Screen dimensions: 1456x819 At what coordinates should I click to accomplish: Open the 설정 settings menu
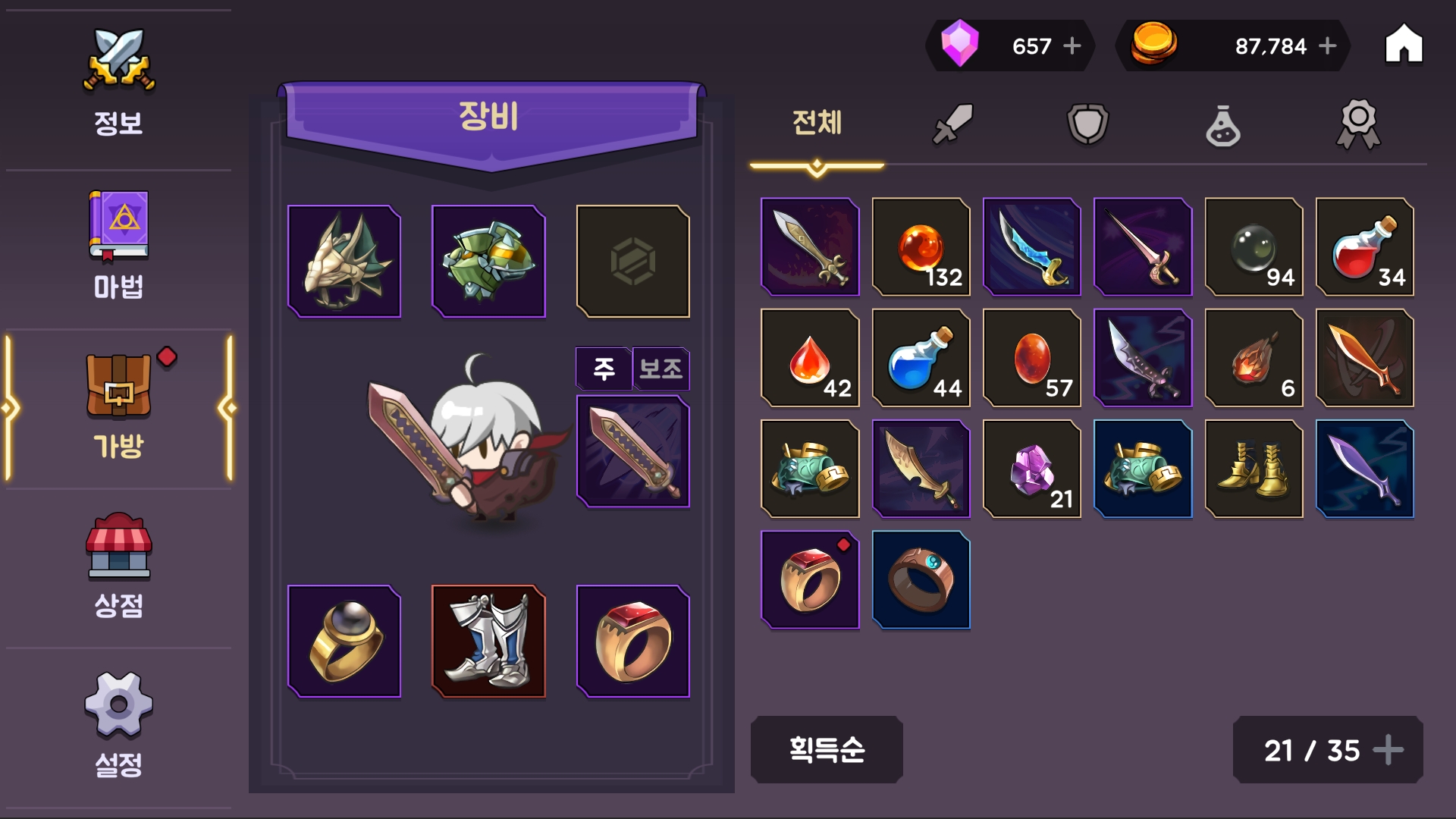point(118,724)
